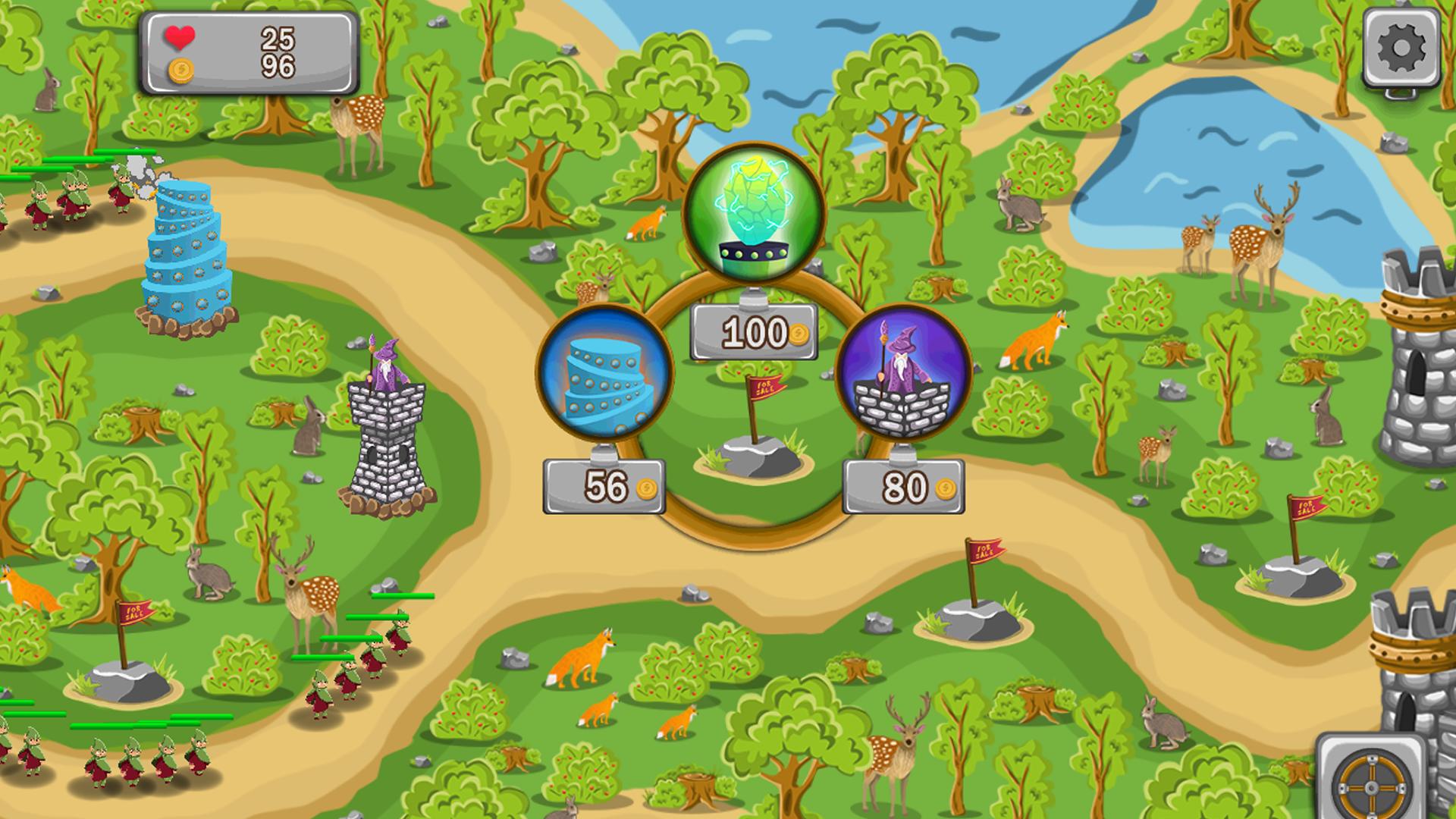Build the blue spiral tower for 56
The width and height of the screenshot is (1456, 819).
tap(604, 373)
